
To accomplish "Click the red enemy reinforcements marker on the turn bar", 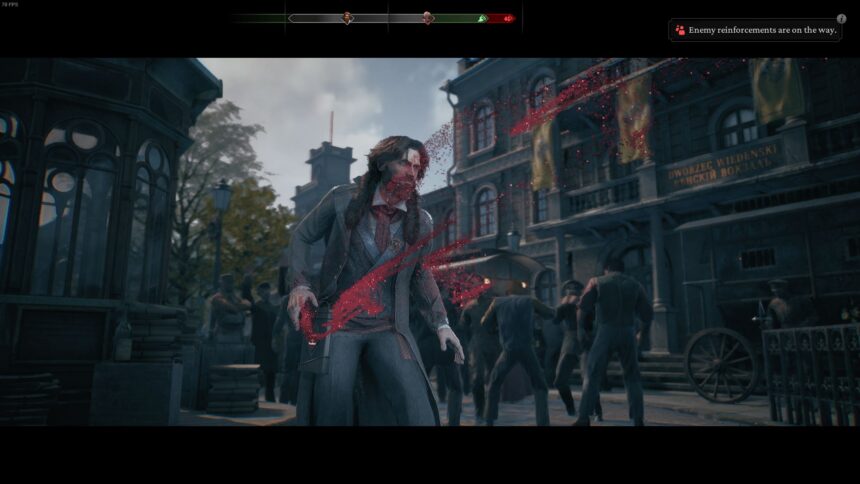I will [506, 18].
